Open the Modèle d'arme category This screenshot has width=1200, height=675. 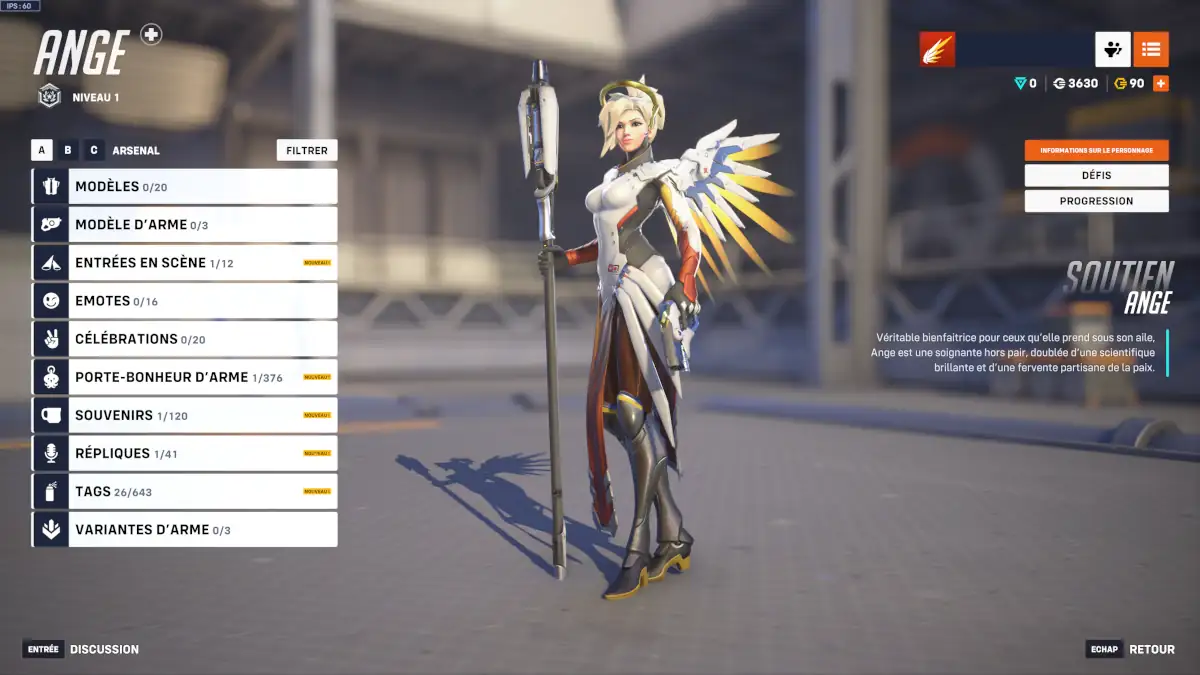click(x=185, y=224)
